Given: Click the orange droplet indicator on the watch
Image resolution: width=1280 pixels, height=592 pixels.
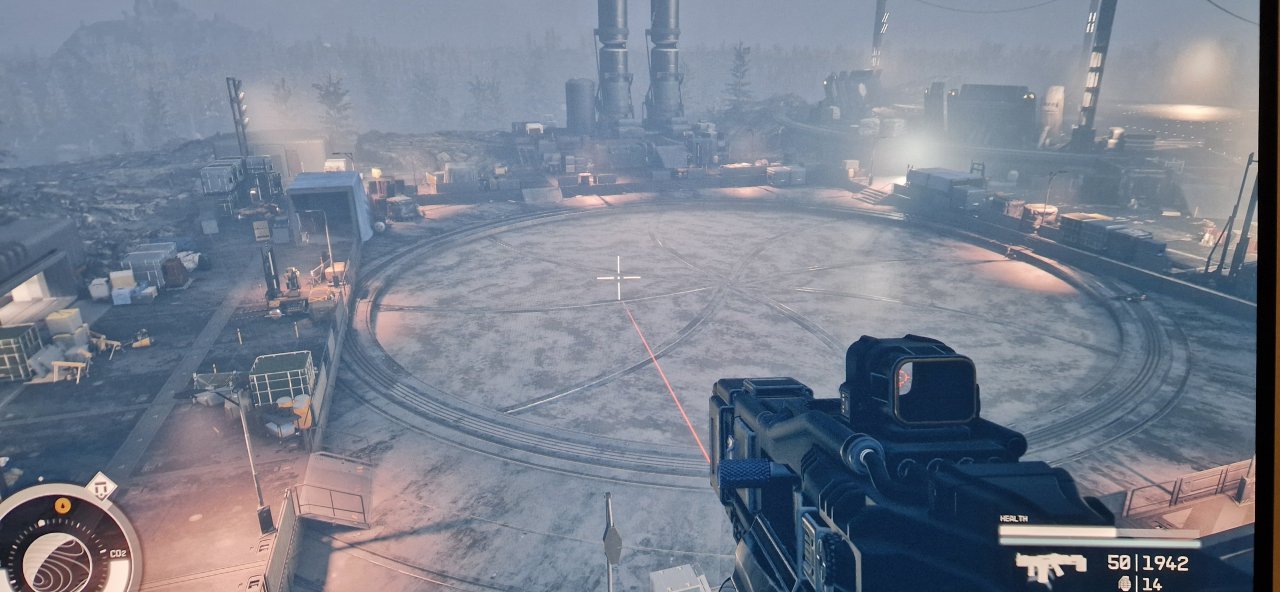Looking at the screenshot, I should pos(63,504).
